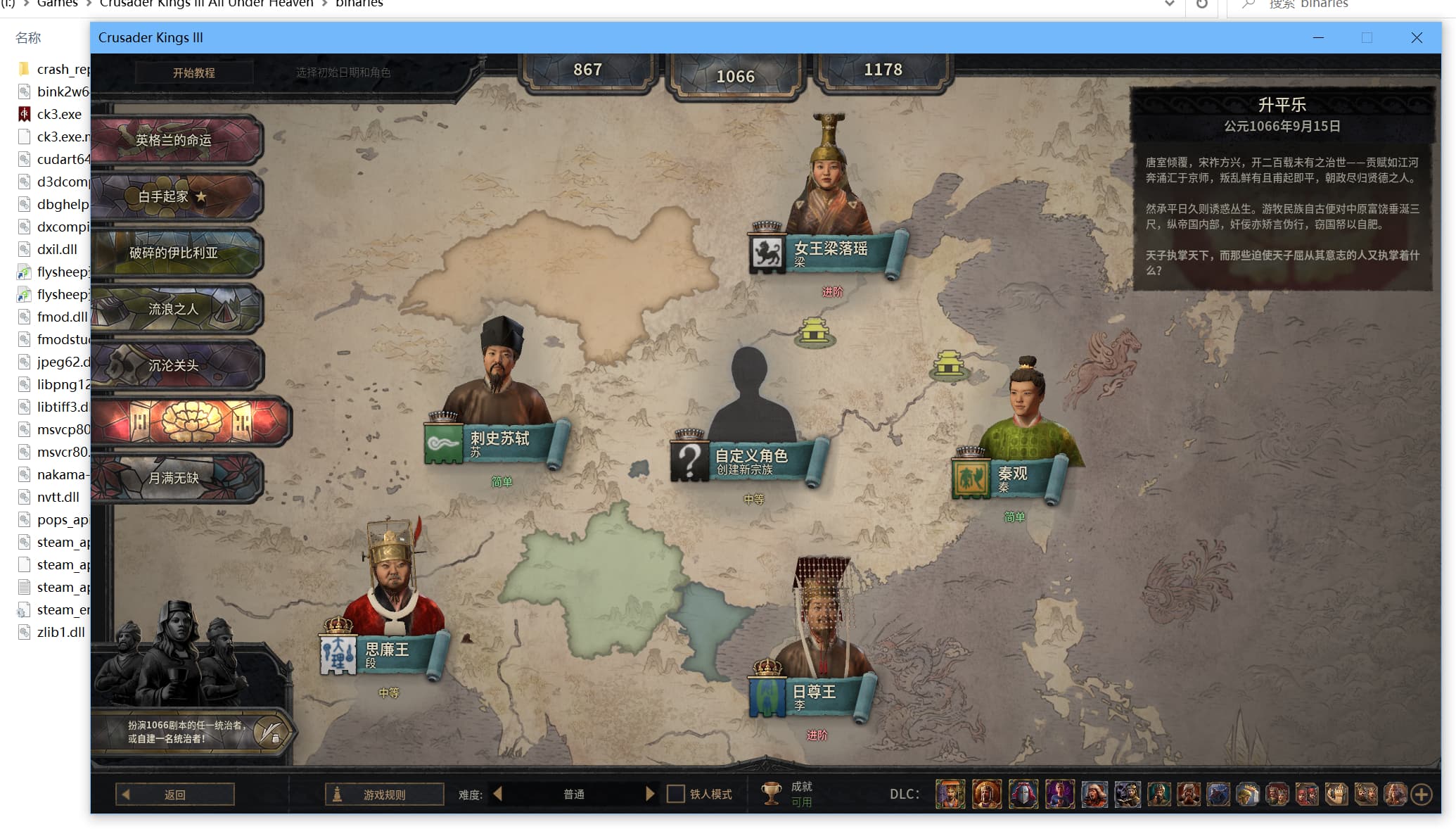Start the 开始教程 tutorial

tap(194, 72)
